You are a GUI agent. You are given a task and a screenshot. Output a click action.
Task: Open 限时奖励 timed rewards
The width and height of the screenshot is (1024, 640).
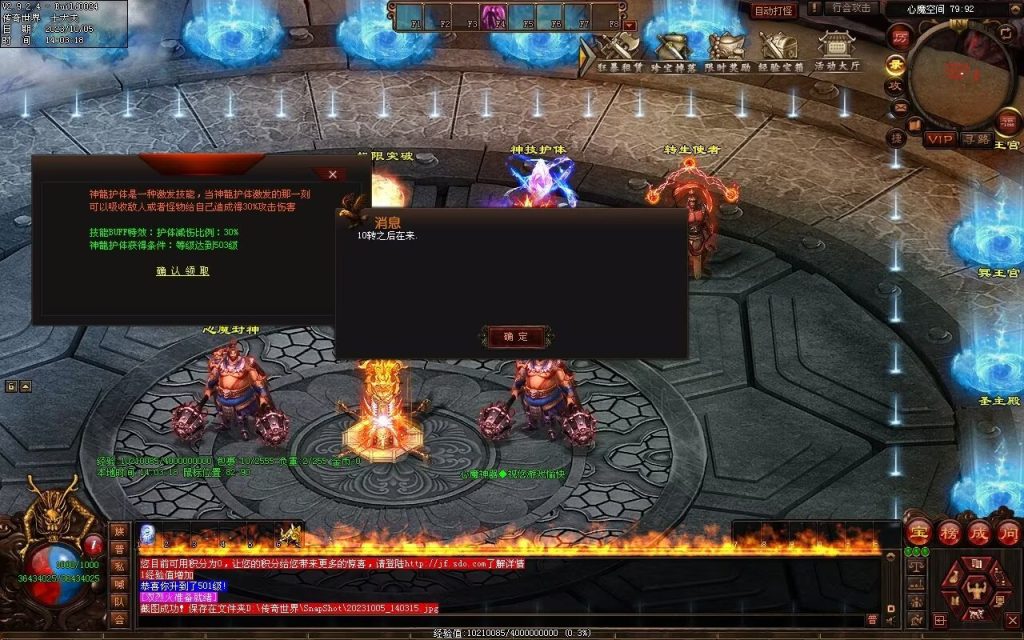[725, 50]
